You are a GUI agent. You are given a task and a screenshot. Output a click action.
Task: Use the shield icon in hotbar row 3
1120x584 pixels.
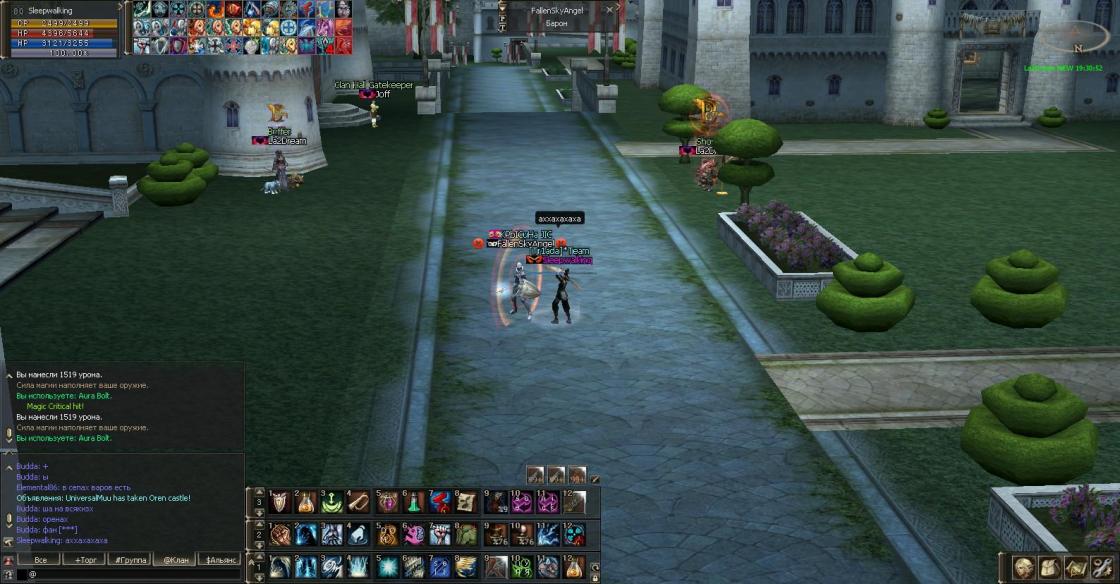click(x=279, y=502)
